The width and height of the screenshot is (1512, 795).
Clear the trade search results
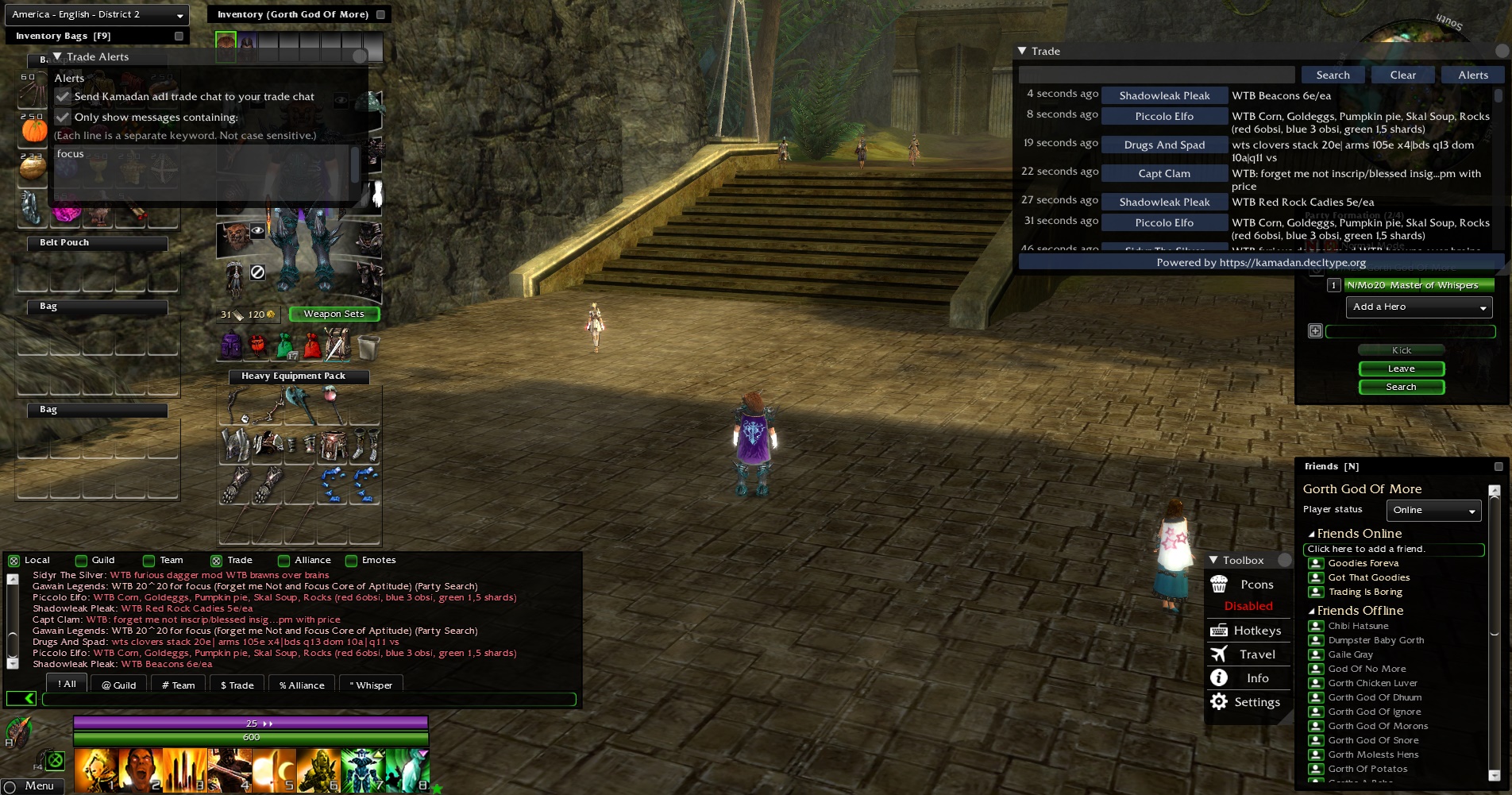pos(1402,75)
